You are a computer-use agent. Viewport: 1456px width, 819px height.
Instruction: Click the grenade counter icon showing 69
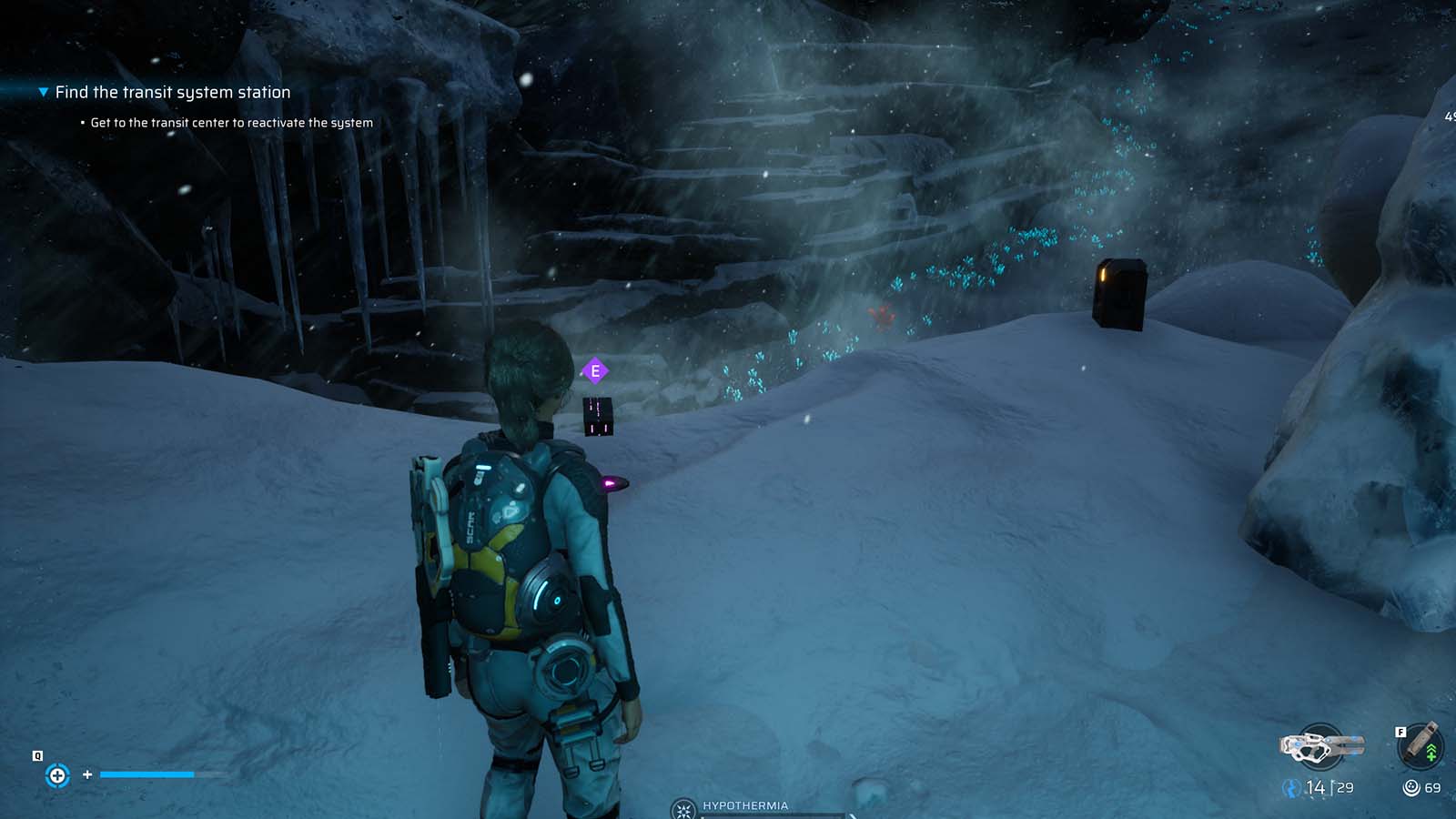coord(1412,787)
